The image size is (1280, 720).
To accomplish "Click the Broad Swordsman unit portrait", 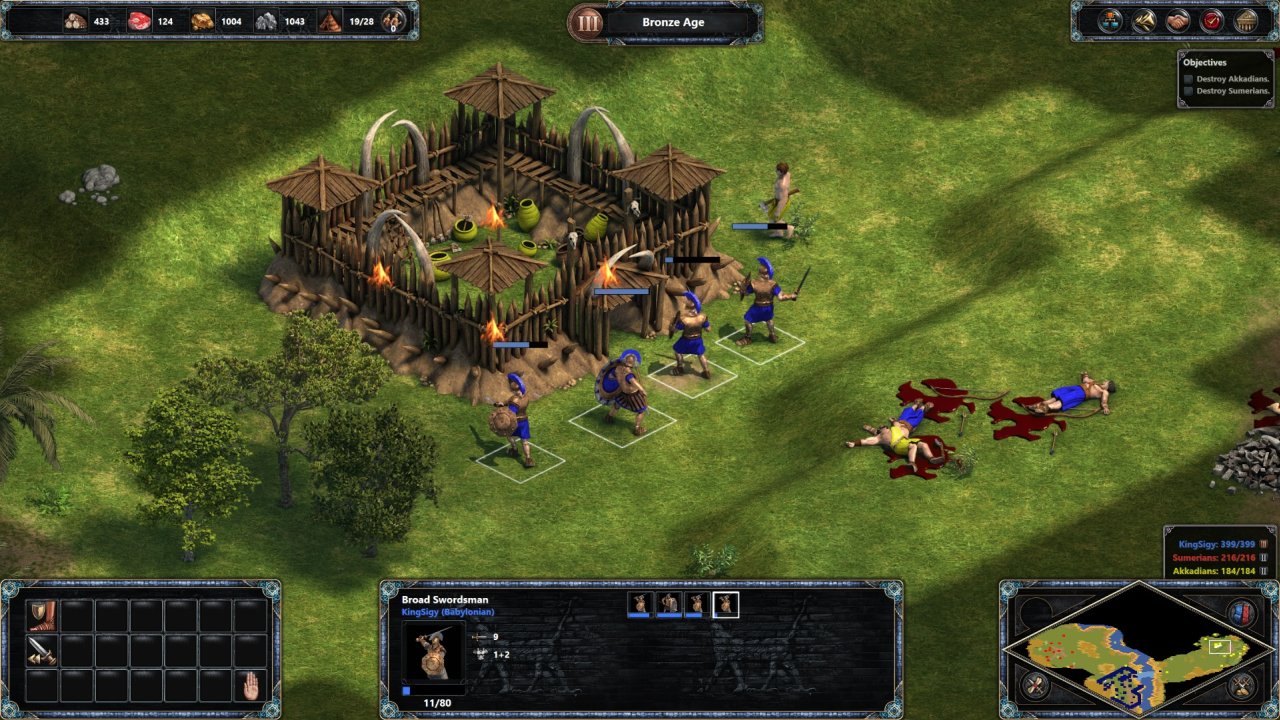I will (433, 652).
